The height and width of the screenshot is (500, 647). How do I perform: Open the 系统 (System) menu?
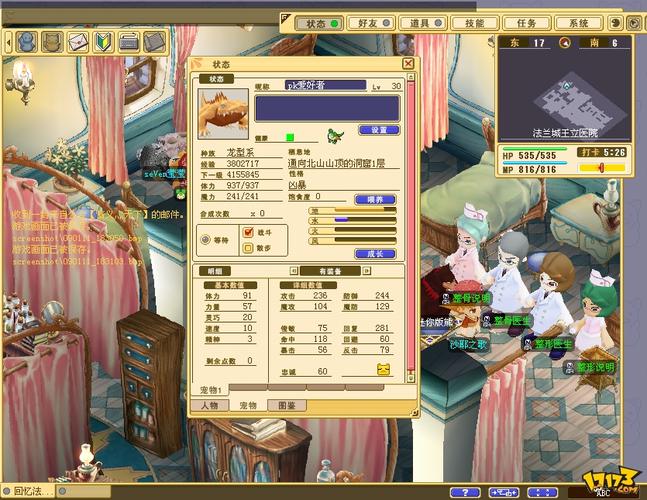(579, 23)
